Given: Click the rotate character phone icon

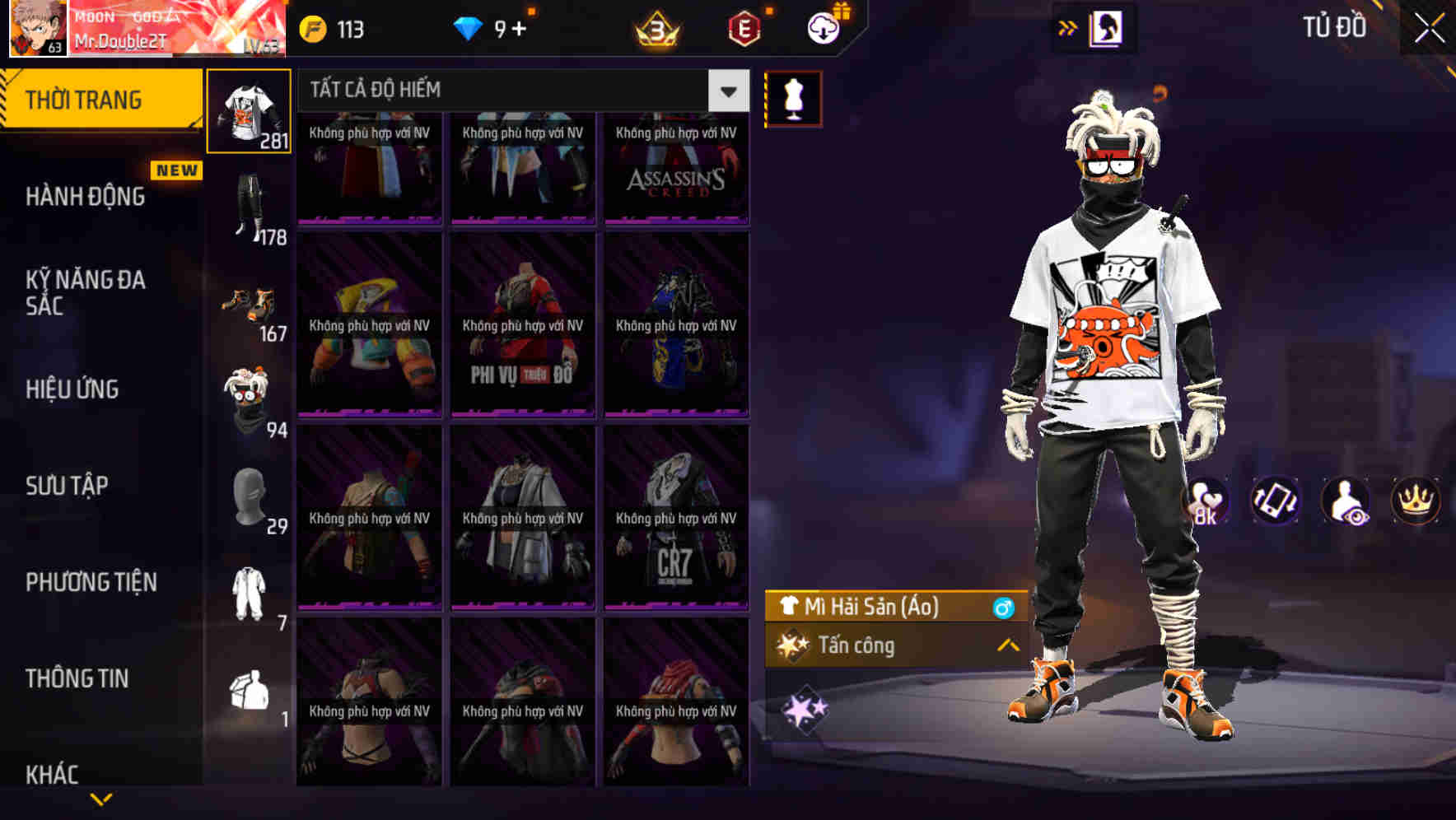Looking at the screenshot, I should (1276, 501).
